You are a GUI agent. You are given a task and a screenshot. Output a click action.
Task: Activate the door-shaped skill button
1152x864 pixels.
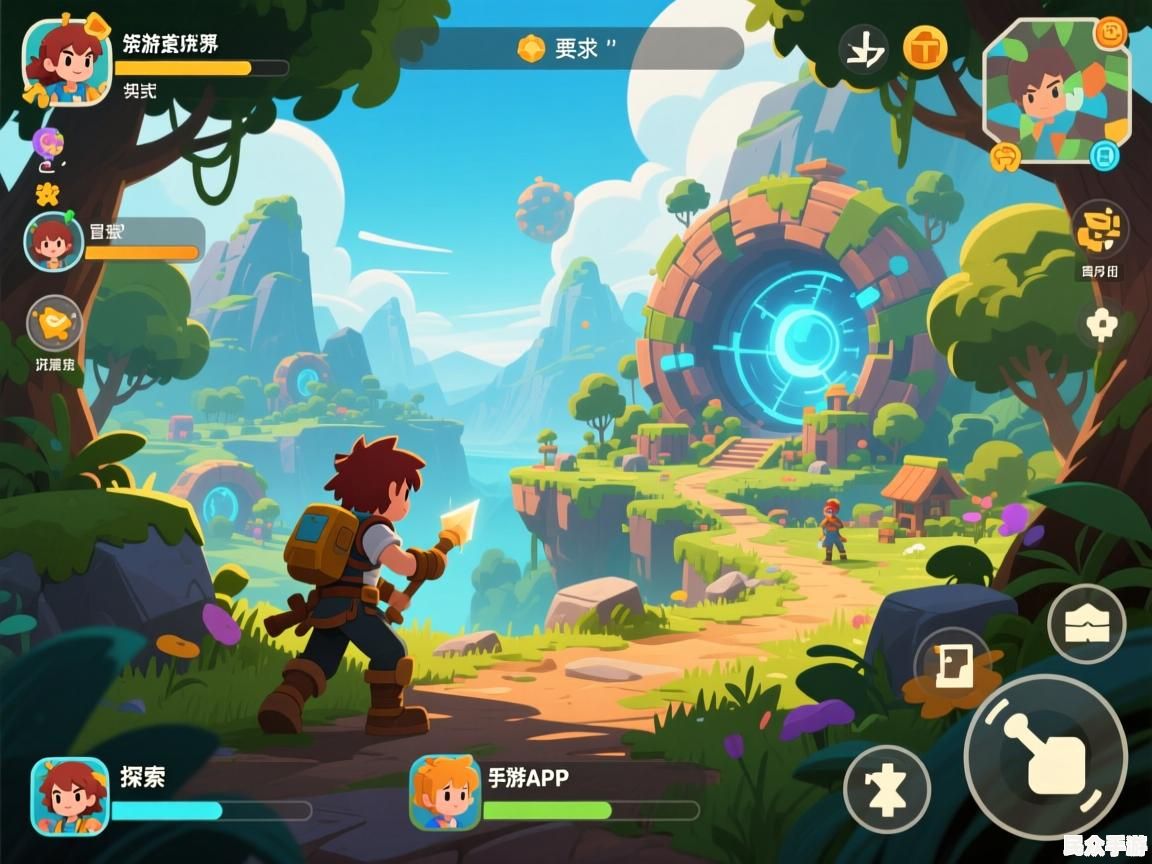point(950,666)
